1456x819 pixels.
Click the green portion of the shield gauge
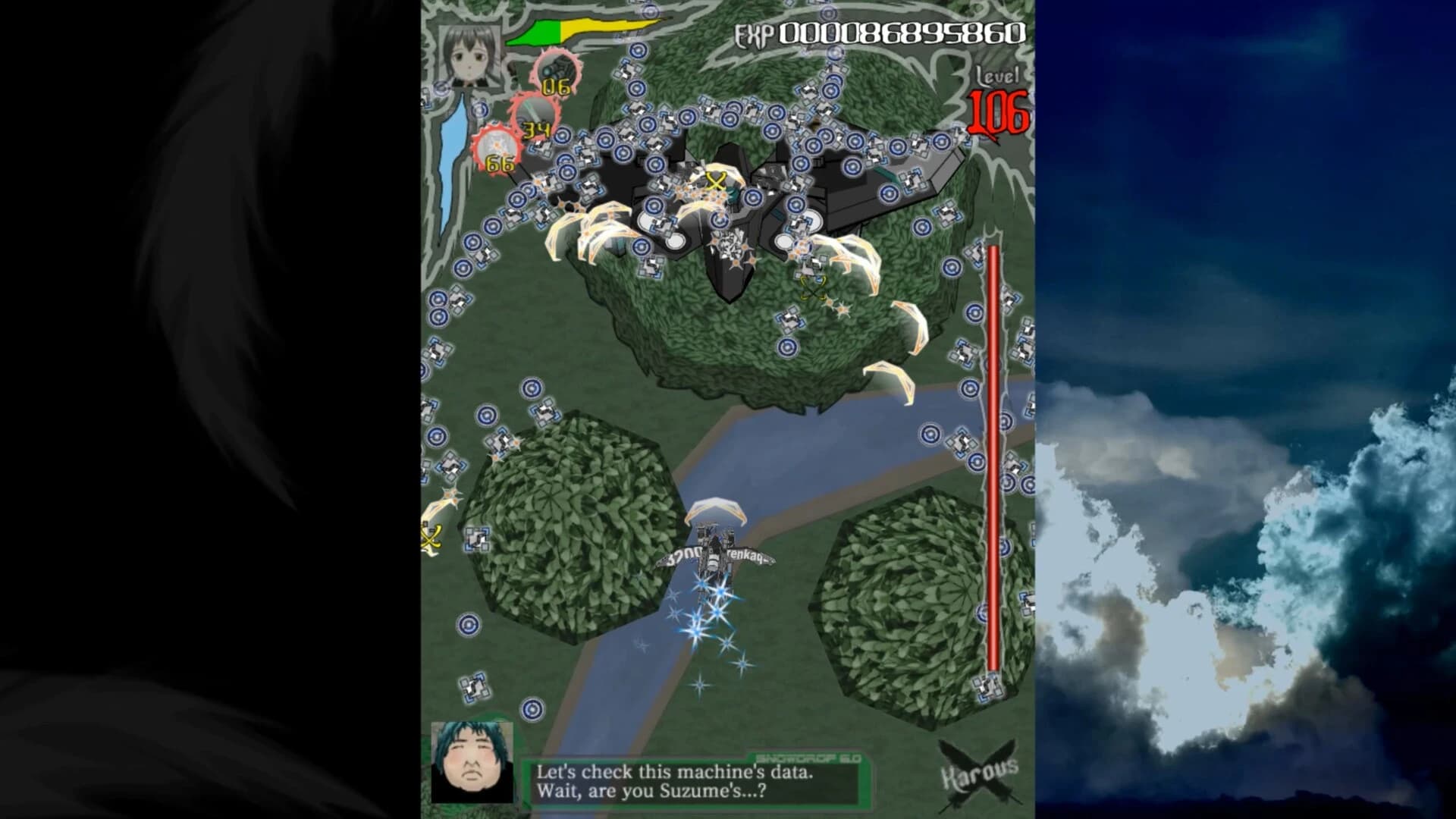[x=538, y=32]
